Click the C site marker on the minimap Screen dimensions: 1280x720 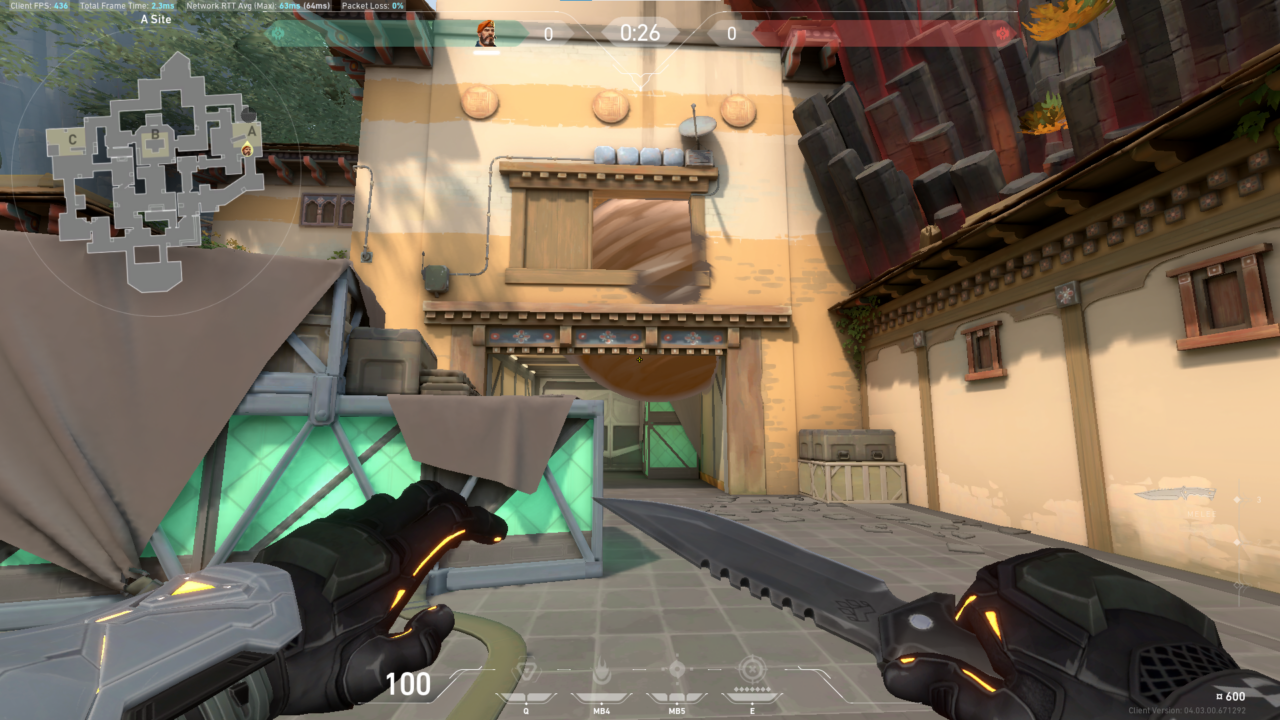point(72,139)
